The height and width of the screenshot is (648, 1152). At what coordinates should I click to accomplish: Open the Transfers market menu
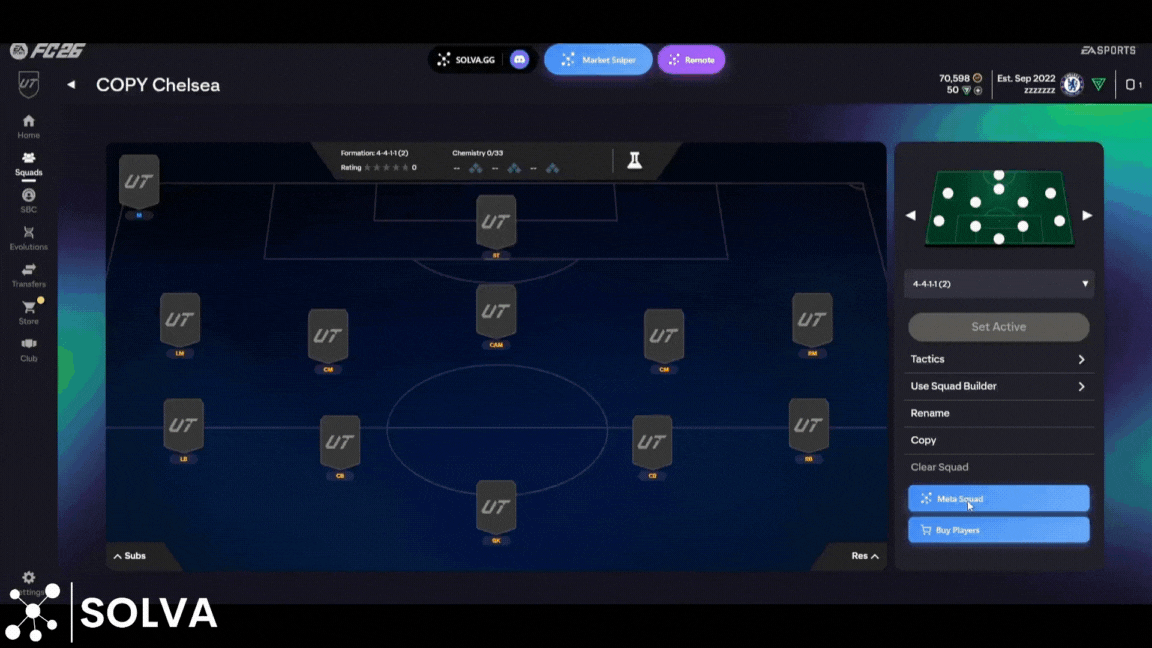coord(28,275)
